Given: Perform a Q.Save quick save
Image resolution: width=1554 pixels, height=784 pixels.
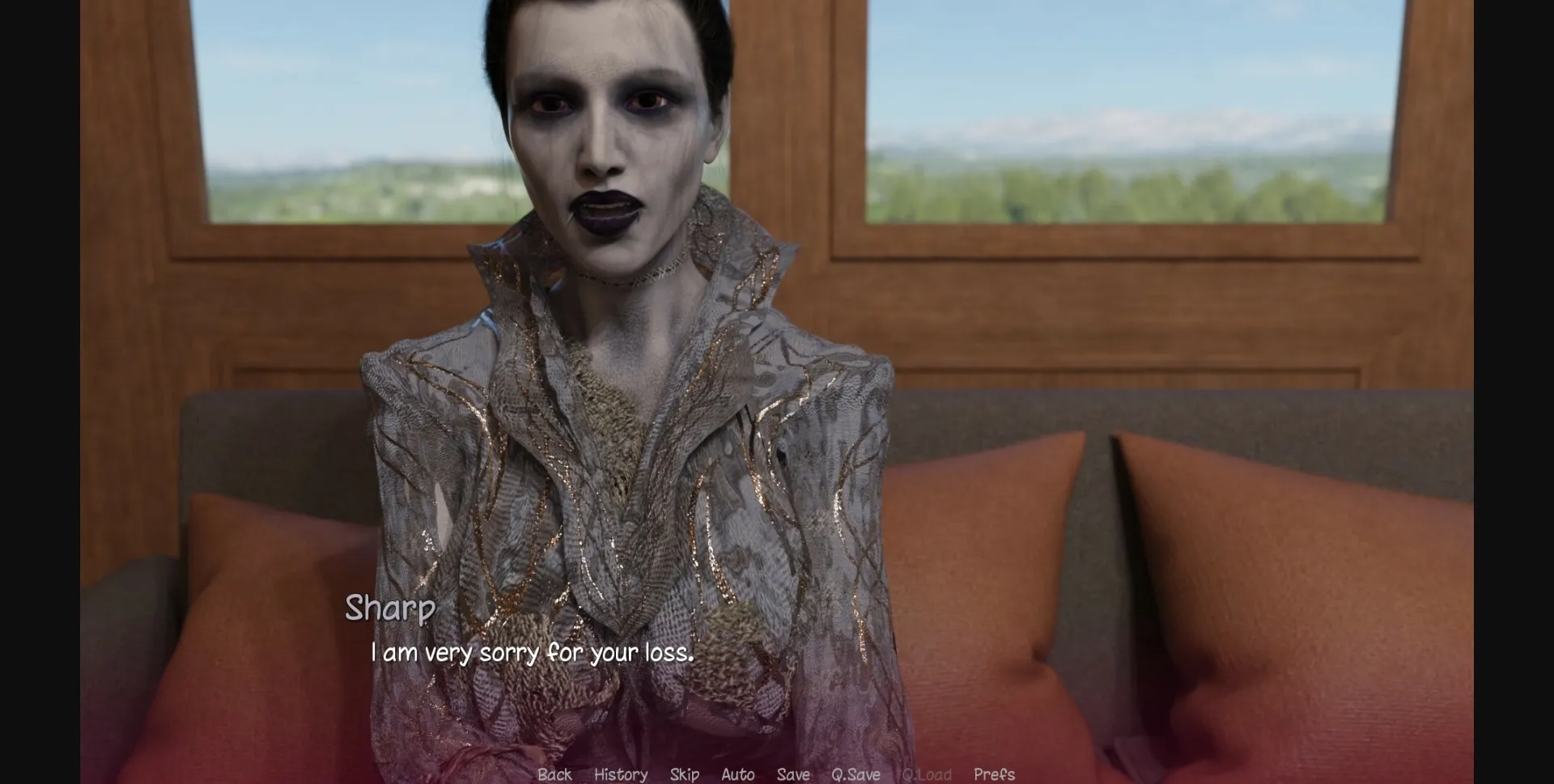Looking at the screenshot, I should 856,774.
